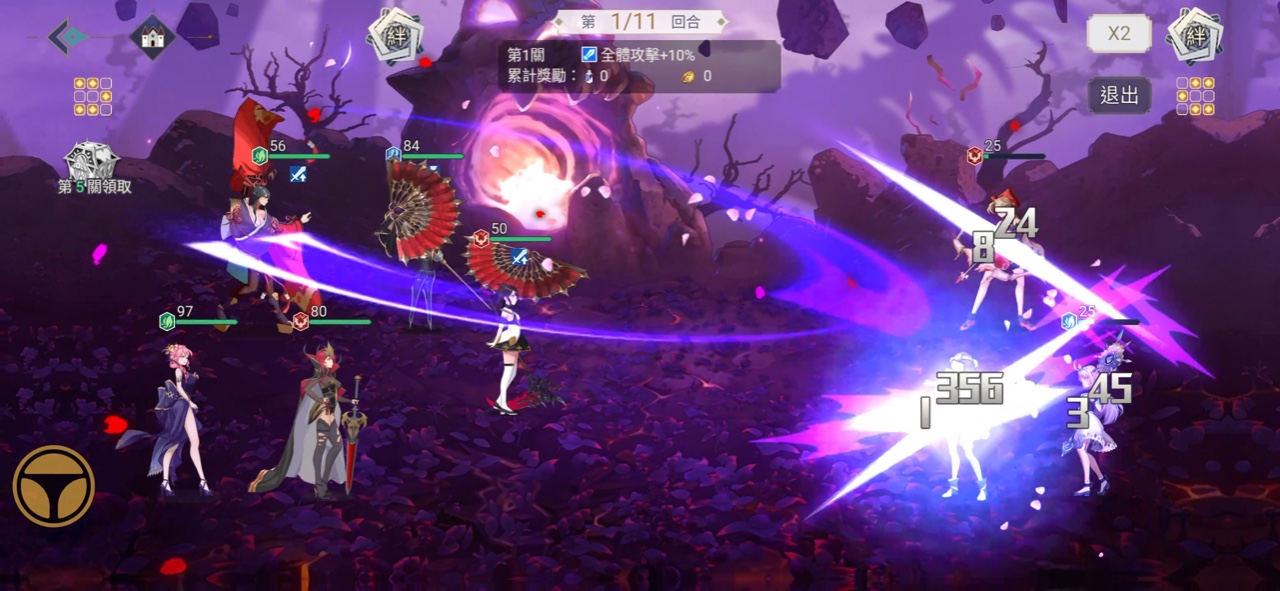View the formation grid next to the 退出 button
The width and height of the screenshot is (1280, 591).
point(1195,96)
